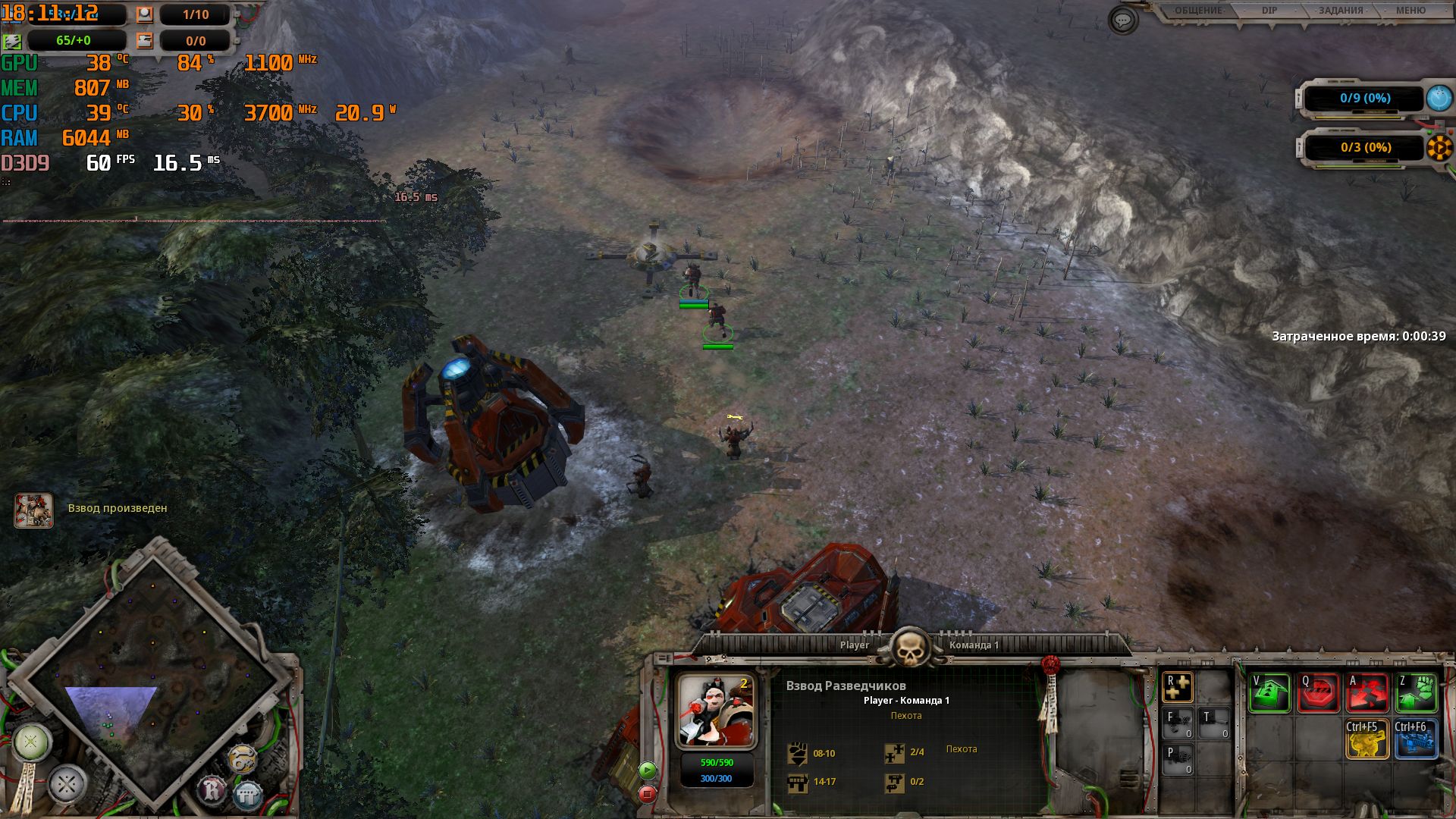Click the speech bubble chat icon
1456x819 pixels.
tap(1122, 20)
